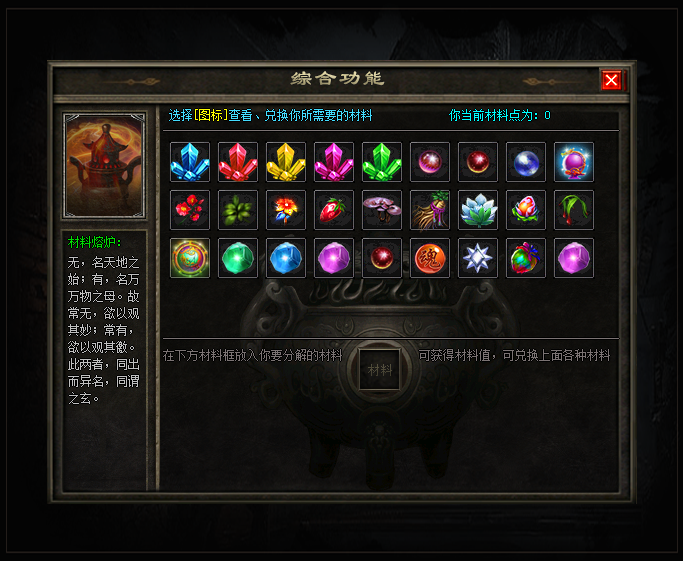Select the white-blue lotus material
Viewport: 683px width, 561px height.
(477, 210)
